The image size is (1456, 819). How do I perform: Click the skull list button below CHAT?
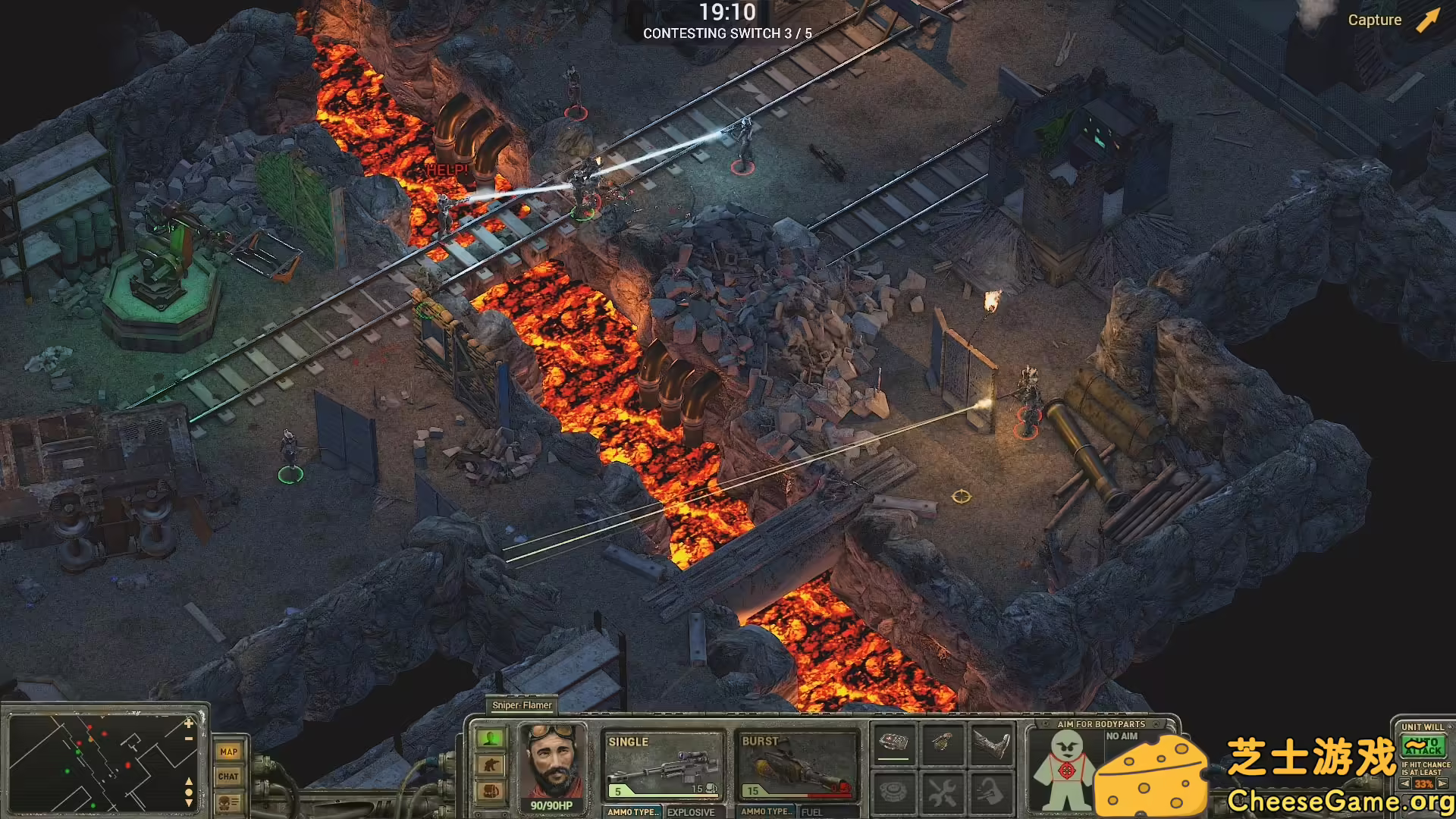[x=228, y=802]
